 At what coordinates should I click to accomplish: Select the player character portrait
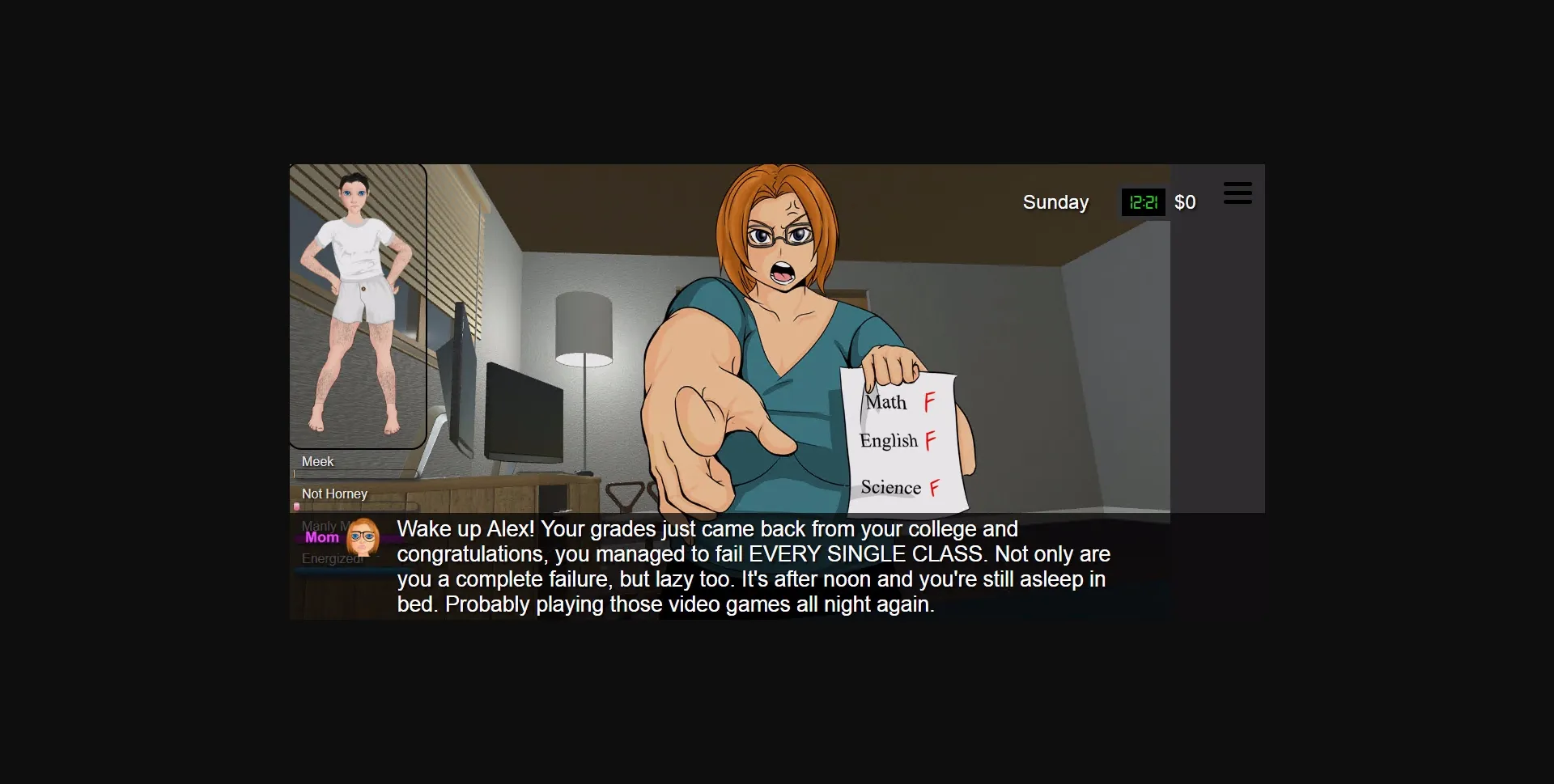[x=357, y=307]
